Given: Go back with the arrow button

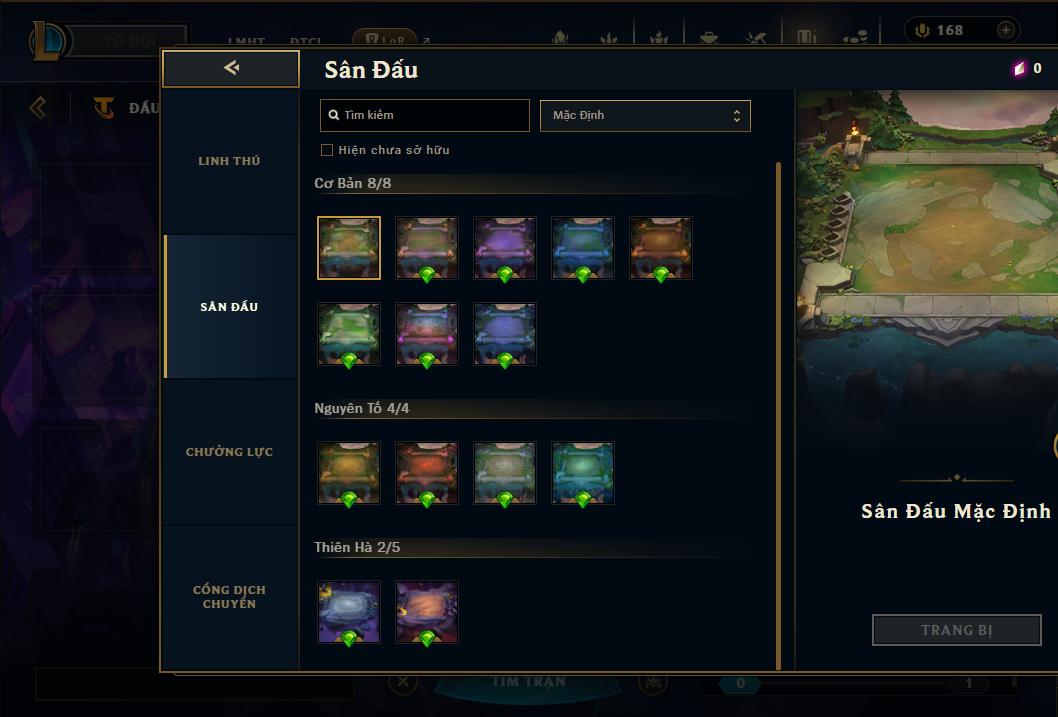Looking at the screenshot, I should pyautogui.click(x=231, y=68).
